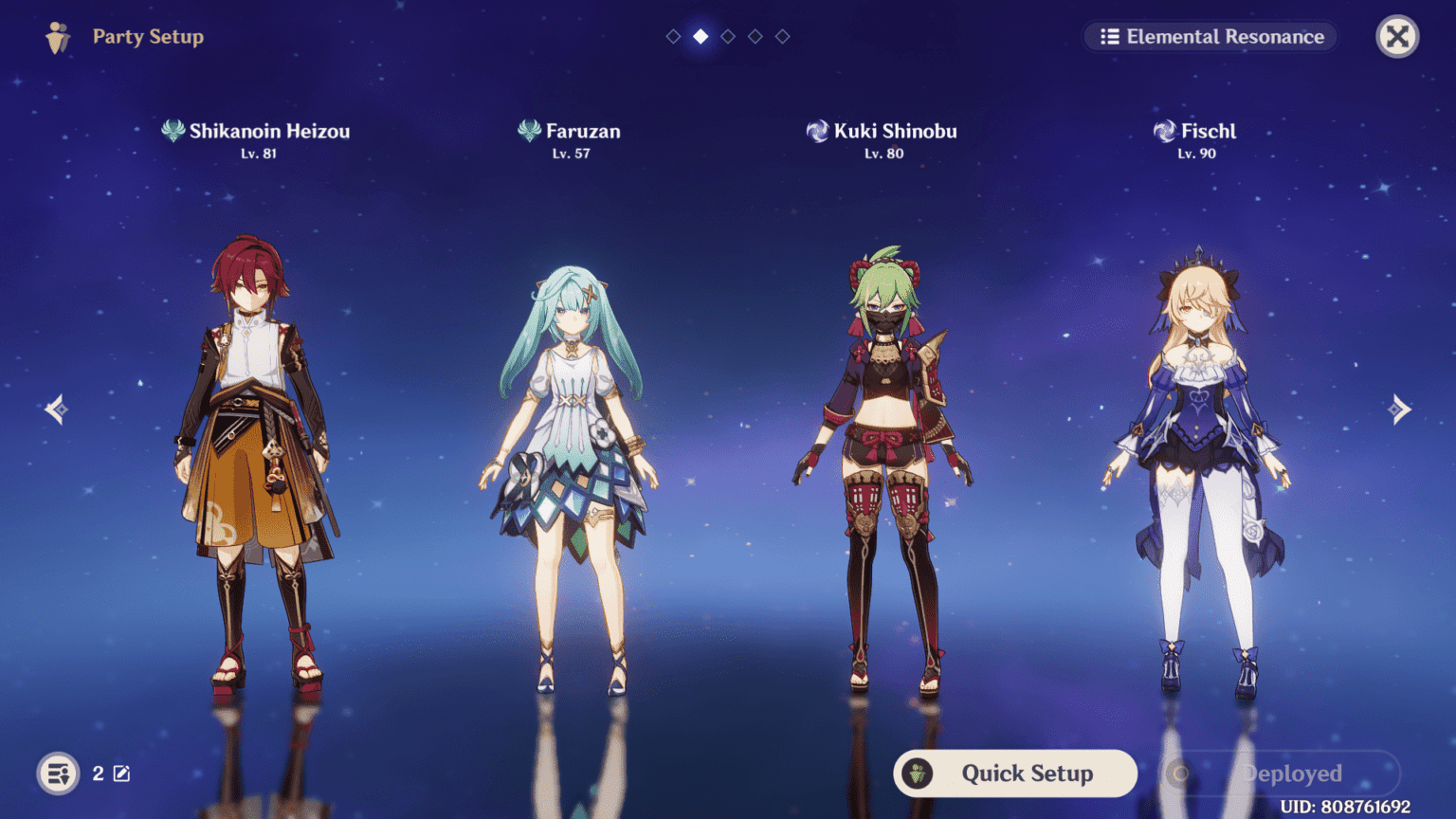Open the Elemental Resonance panel
The image size is (1456, 819).
point(1210,37)
